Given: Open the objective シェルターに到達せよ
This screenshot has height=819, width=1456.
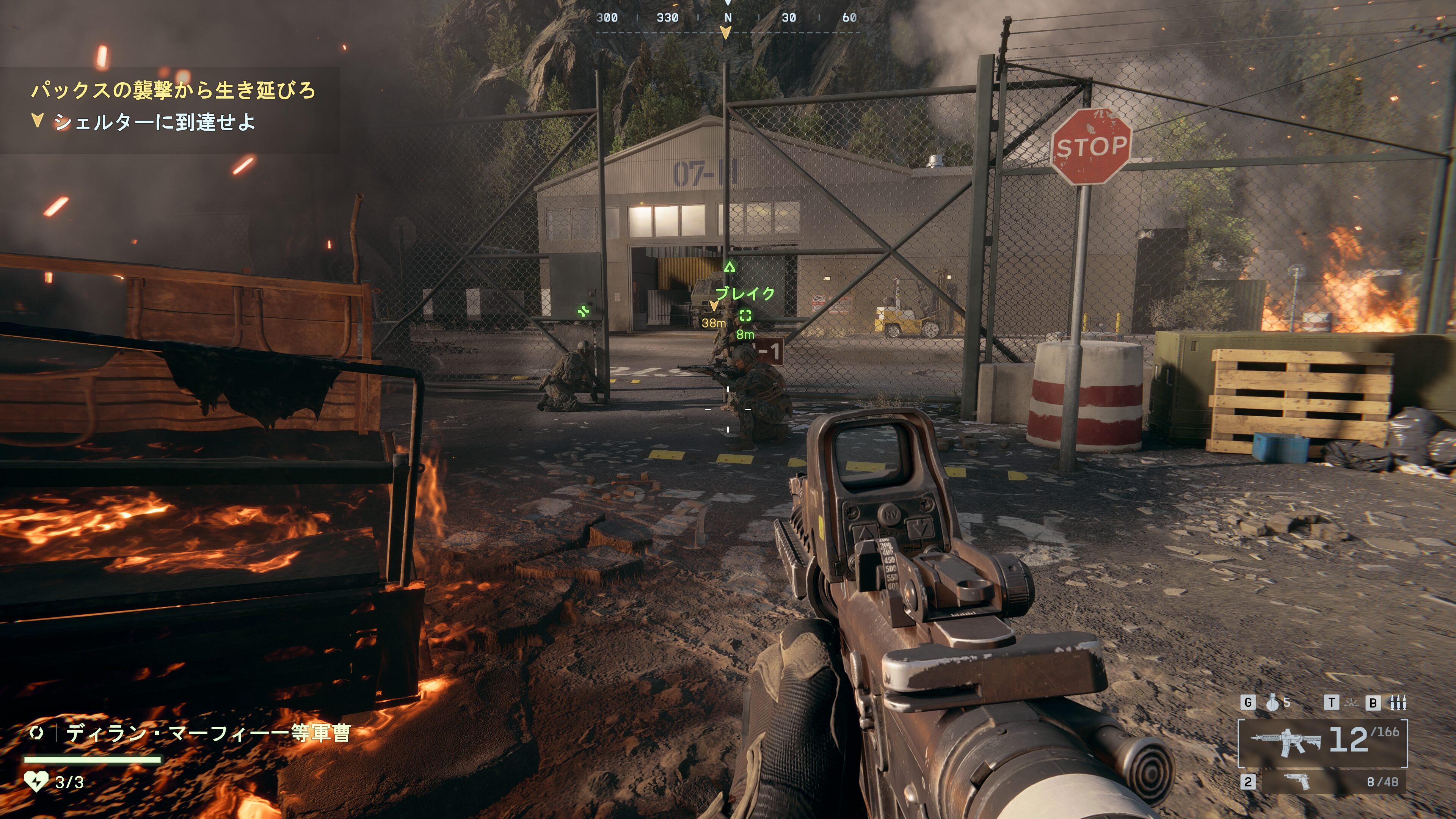Looking at the screenshot, I should (x=154, y=122).
